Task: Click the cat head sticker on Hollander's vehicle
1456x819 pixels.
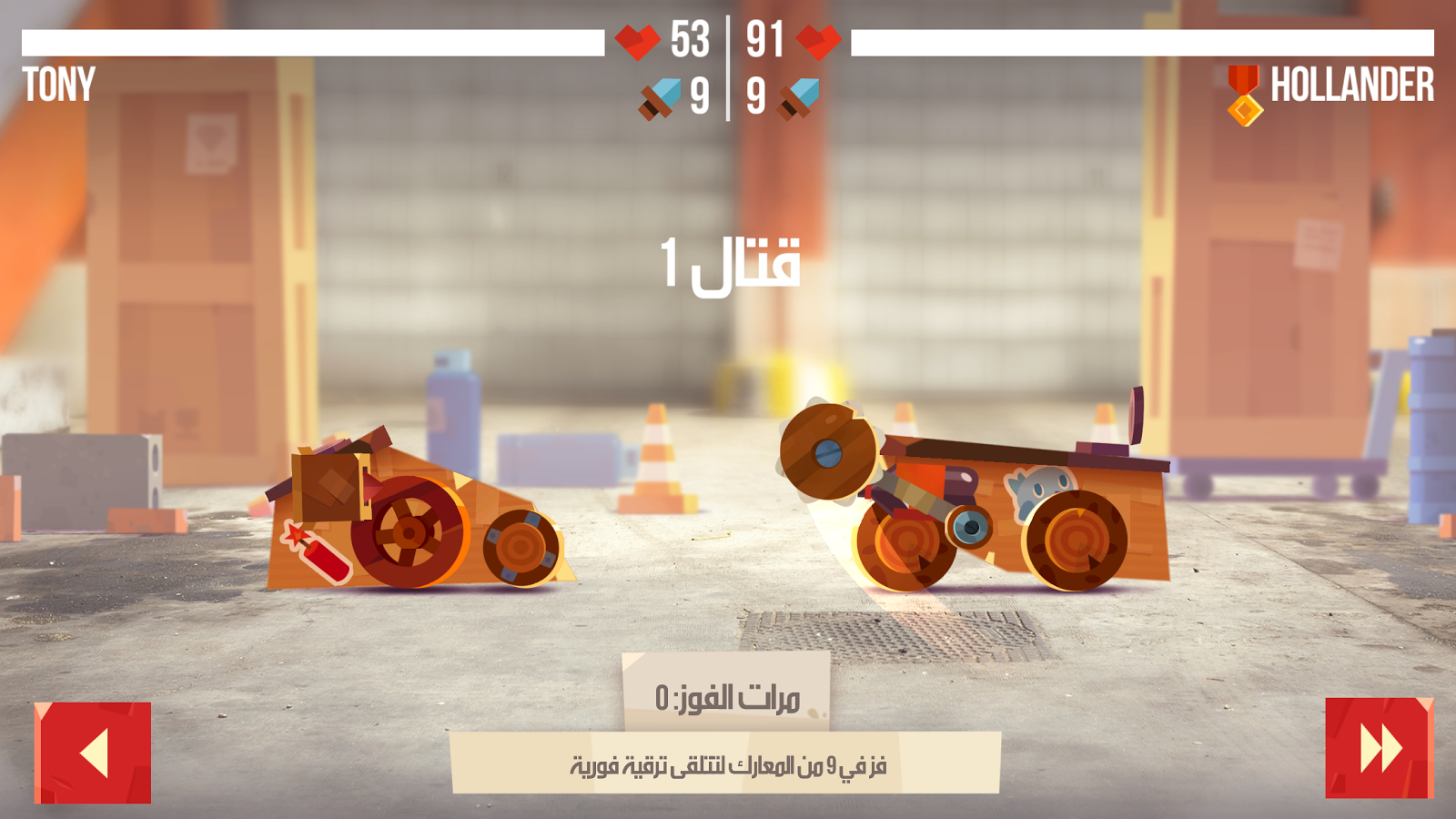Action: 1036,490
